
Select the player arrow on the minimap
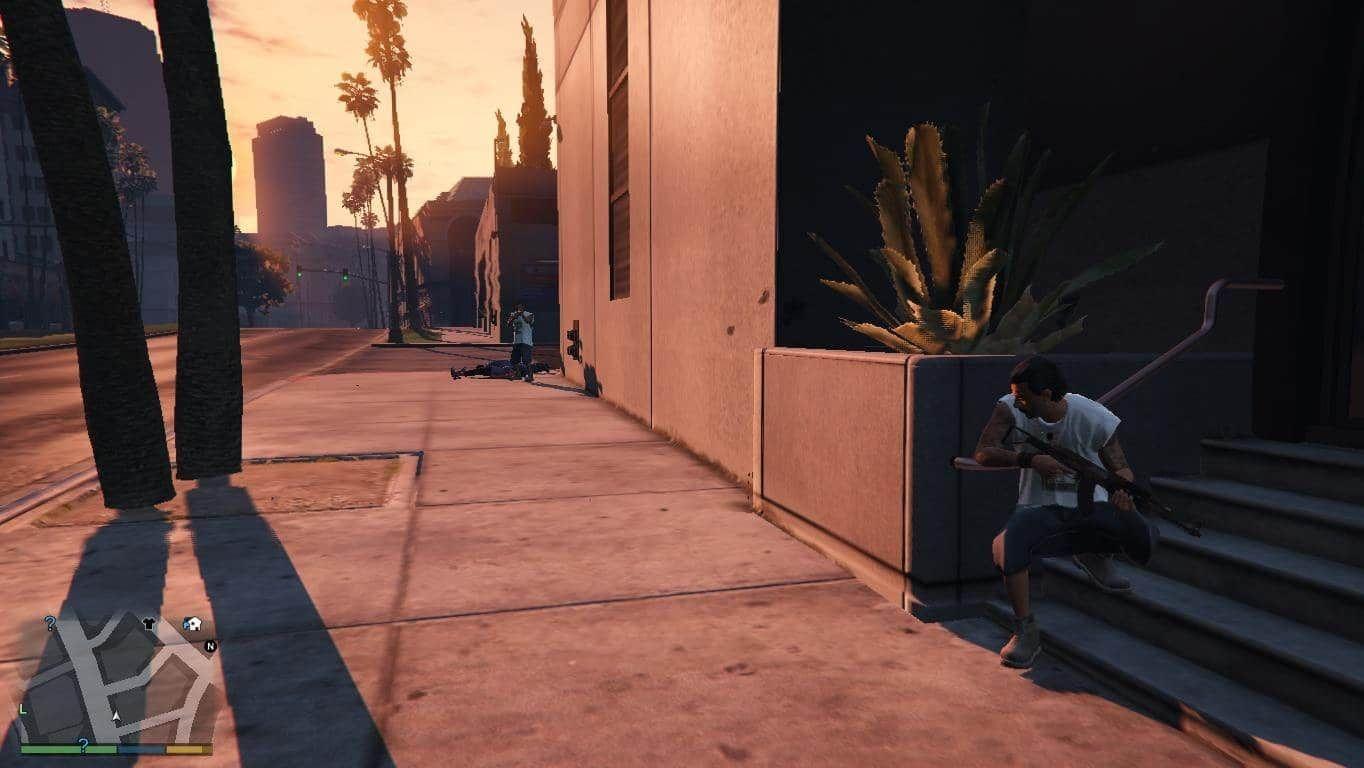116,716
